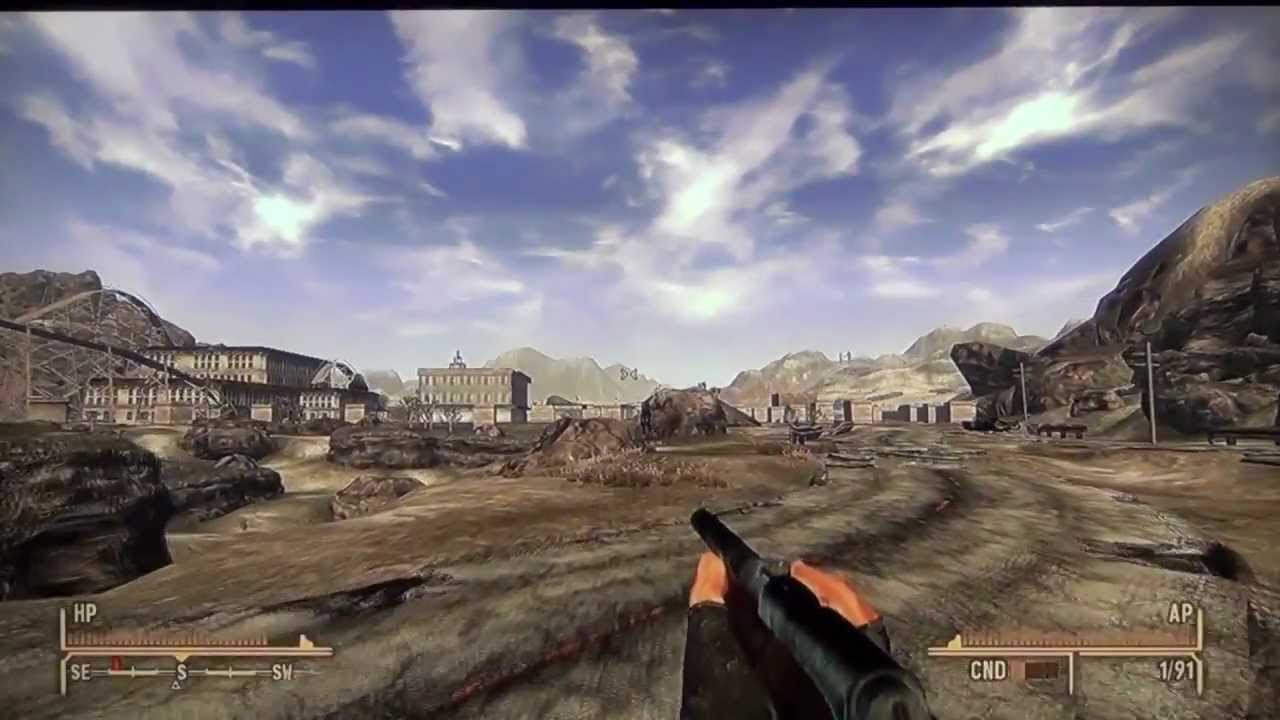Click the CND weapon condition label
Image resolution: width=1280 pixels, height=720 pixels.
[989, 668]
